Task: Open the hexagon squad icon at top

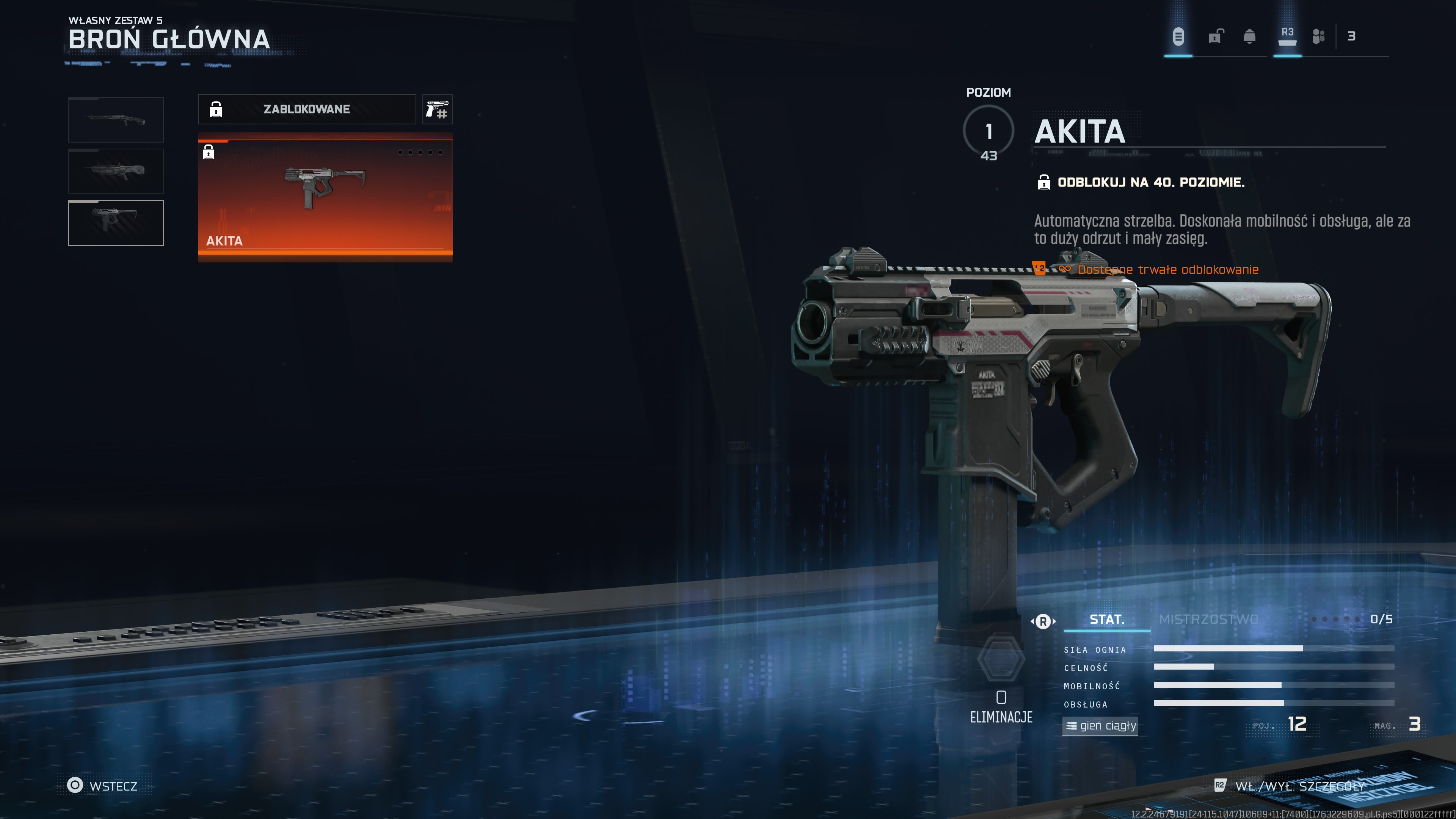Action: [1318, 37]
